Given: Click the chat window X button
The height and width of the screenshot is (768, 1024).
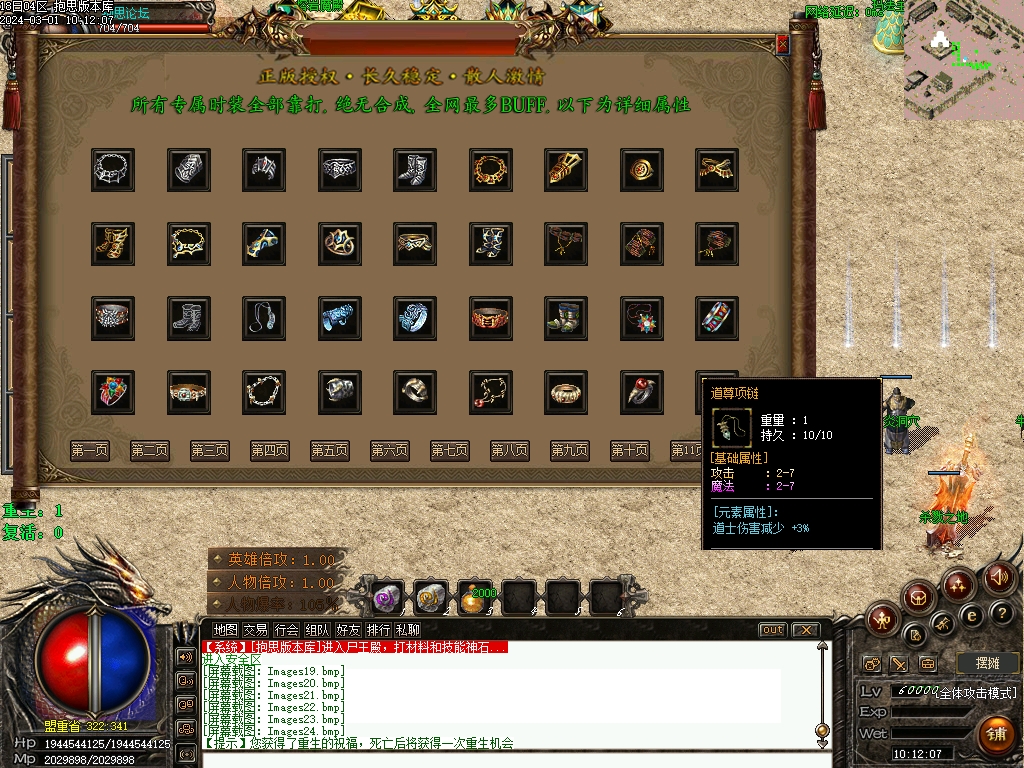Looking at the screenshot, I should 805,630.
